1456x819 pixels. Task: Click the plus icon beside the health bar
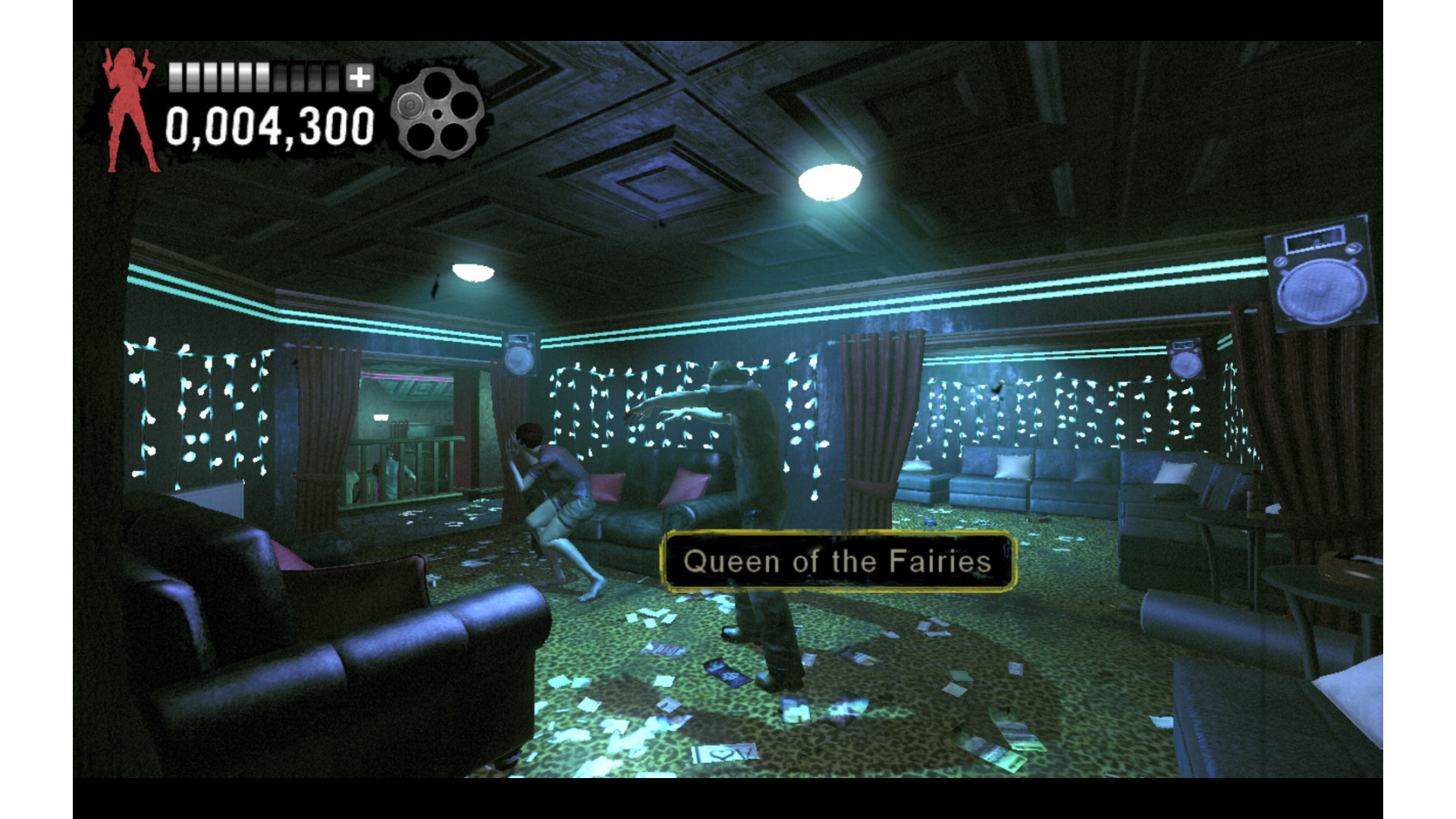tap(360, 77)
